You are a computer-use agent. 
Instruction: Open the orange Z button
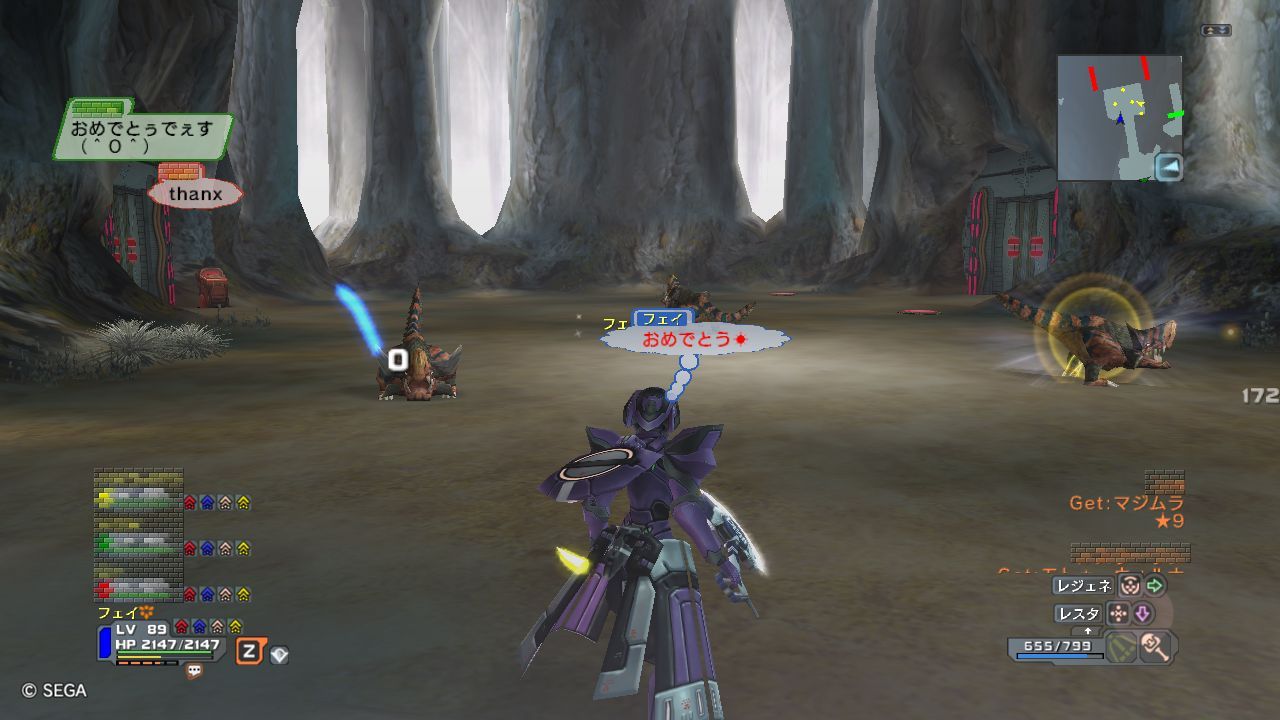249,653
